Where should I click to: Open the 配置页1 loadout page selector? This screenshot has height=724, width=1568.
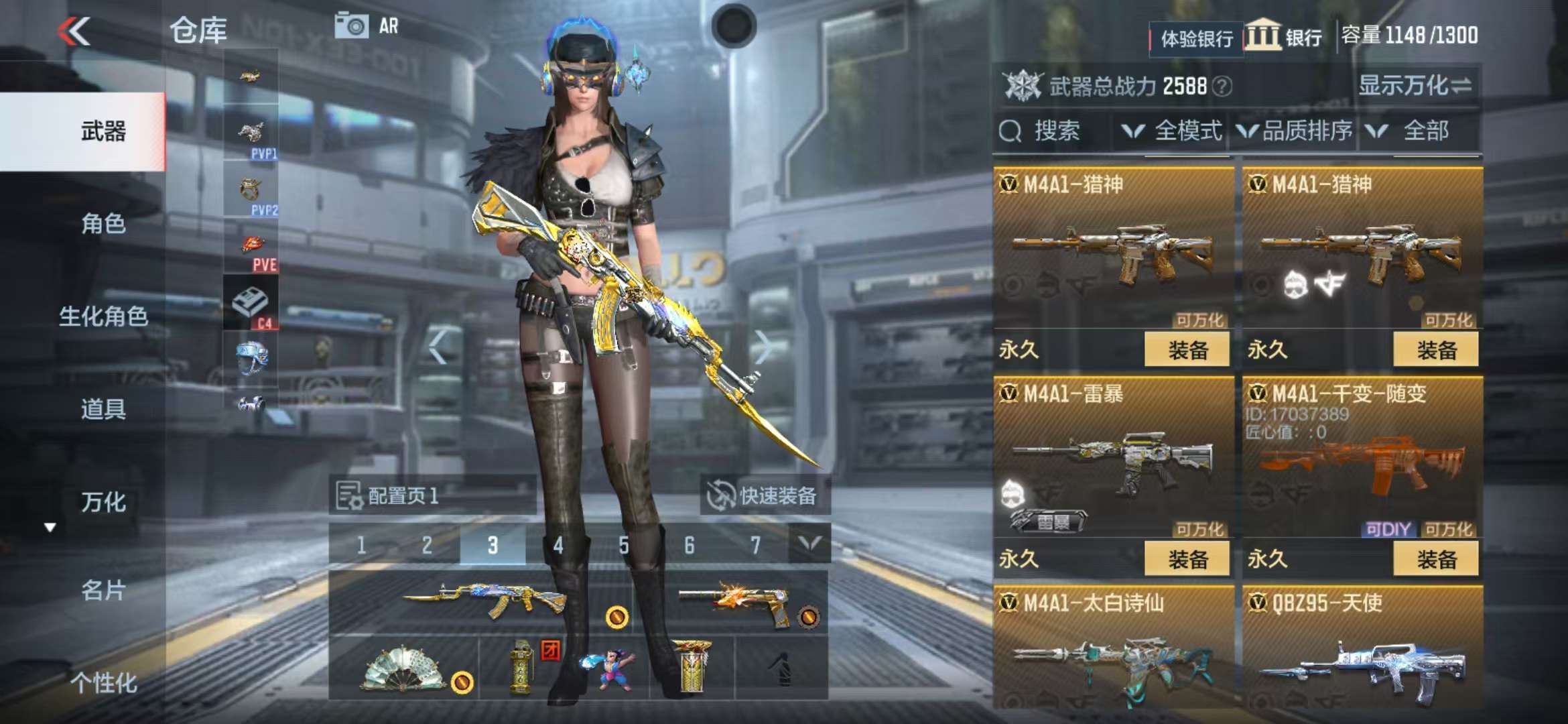pos(432,496)
